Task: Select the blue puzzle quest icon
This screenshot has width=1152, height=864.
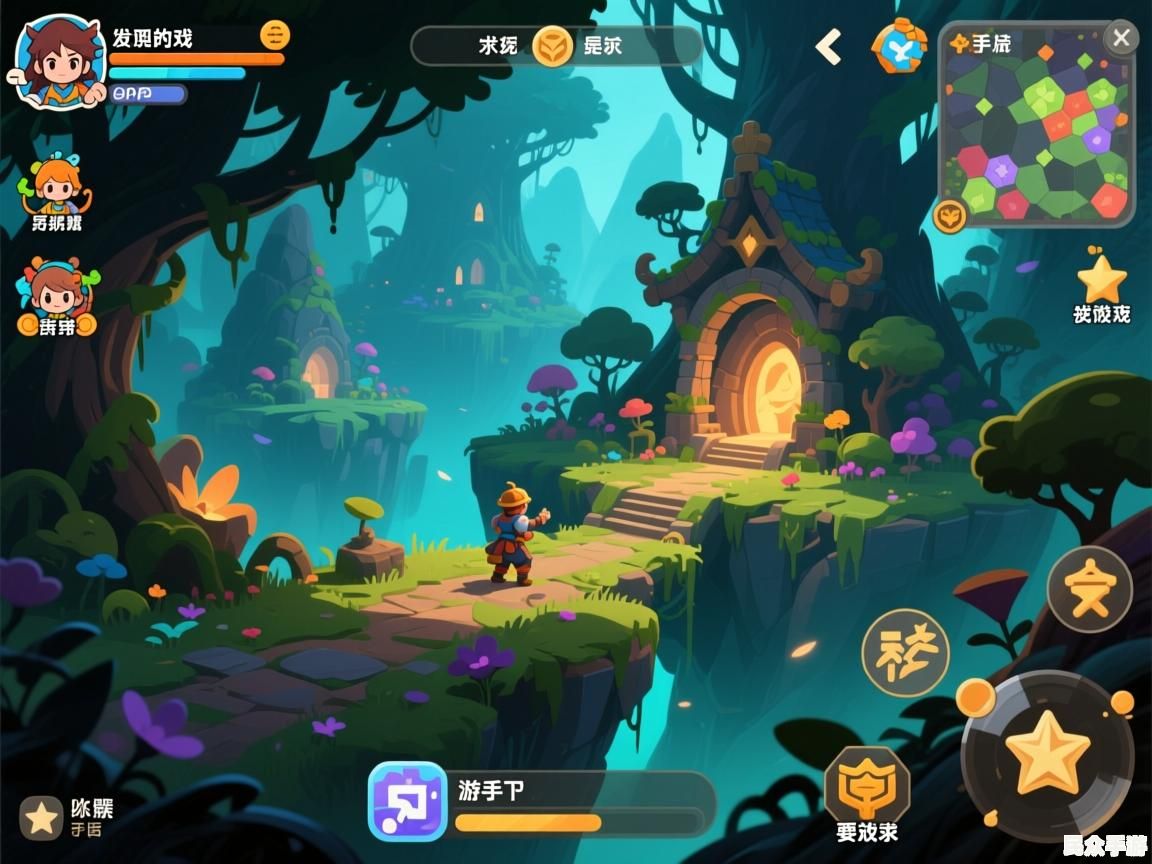Action: (x=407, y=801)
